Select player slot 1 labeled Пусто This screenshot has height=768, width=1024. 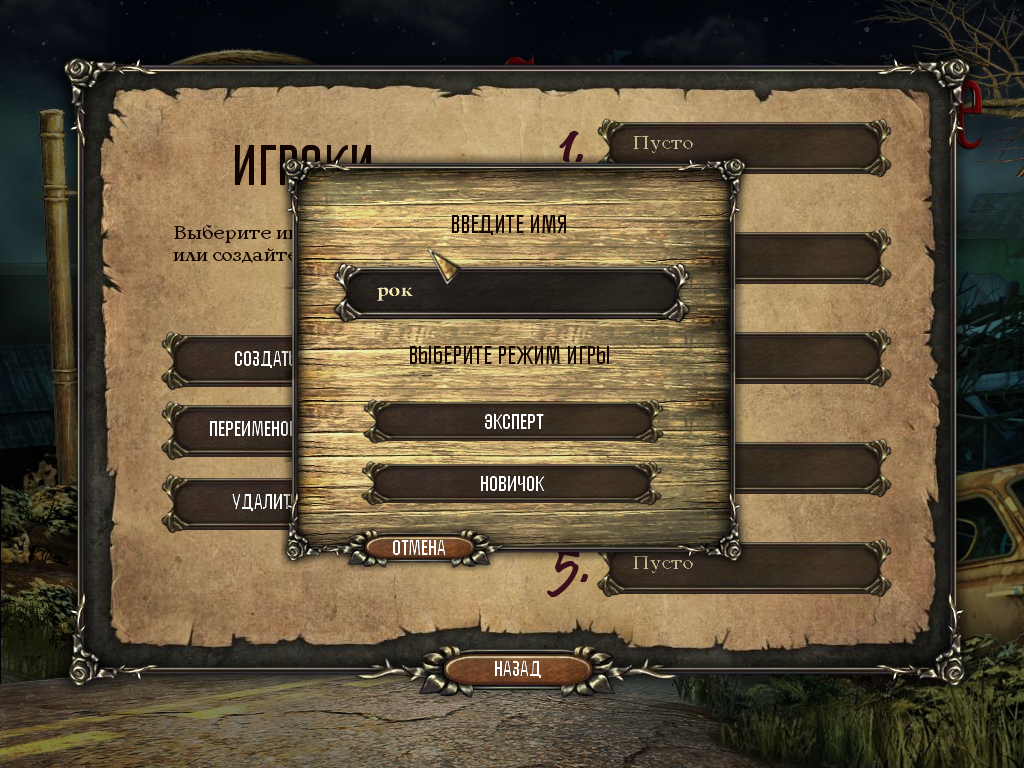pos(744,144)
